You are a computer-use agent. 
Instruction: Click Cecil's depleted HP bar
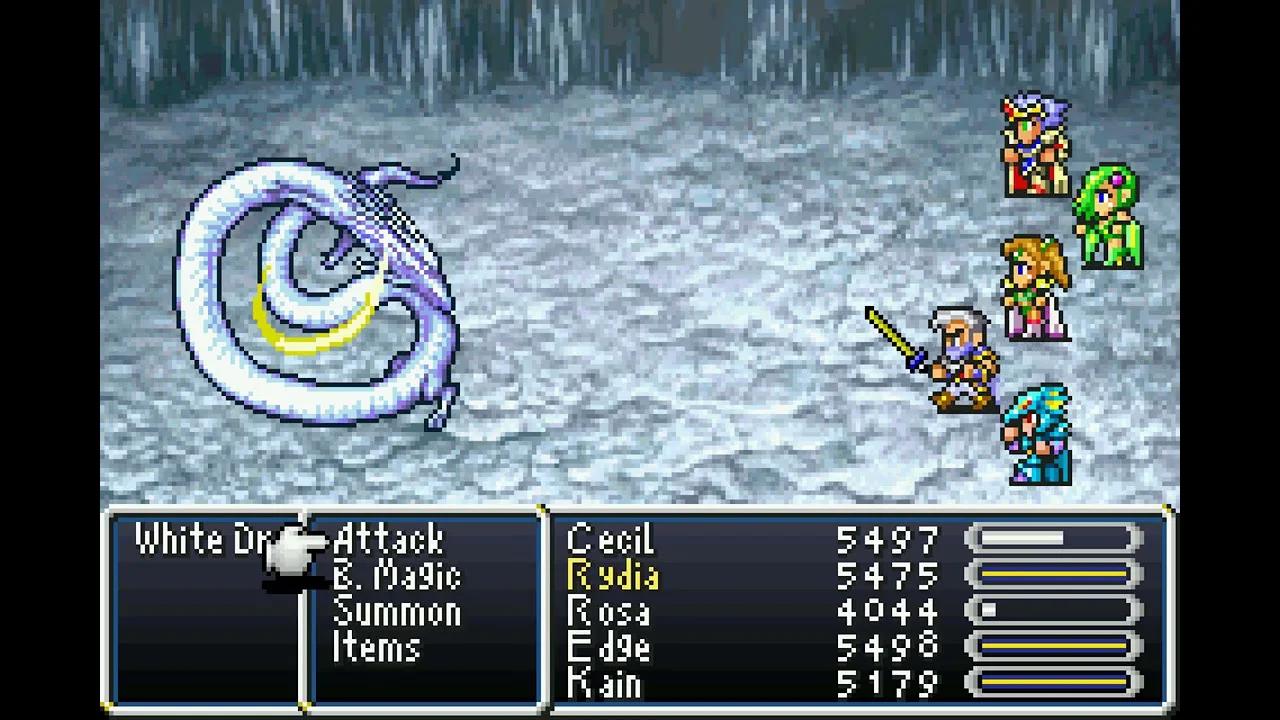[x=1050, y=540]
